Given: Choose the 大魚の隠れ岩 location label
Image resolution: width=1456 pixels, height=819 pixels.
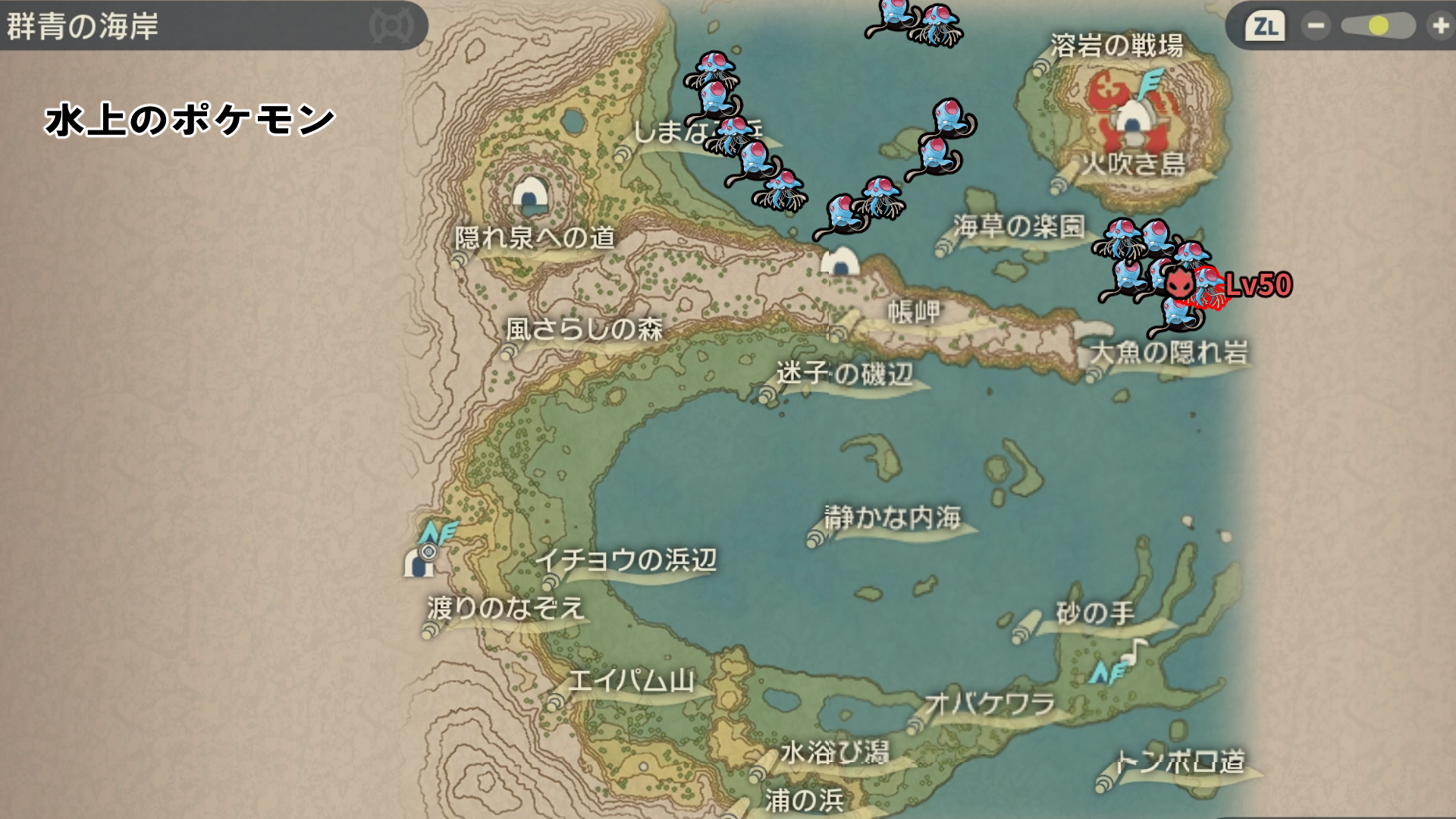Looking at the screenshot, I should pyautogui.click(x=1169, y=352).
